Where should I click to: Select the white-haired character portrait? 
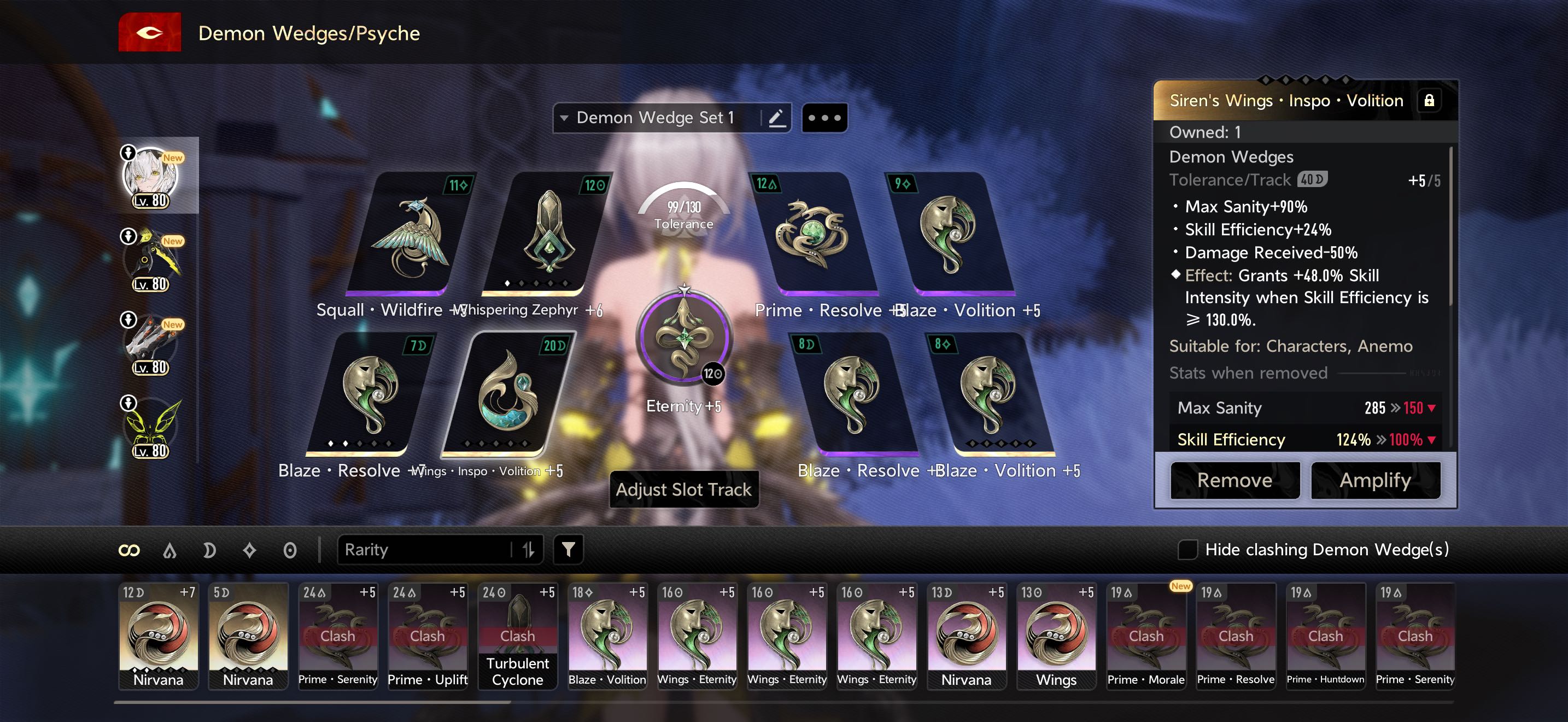pos(151,176)
